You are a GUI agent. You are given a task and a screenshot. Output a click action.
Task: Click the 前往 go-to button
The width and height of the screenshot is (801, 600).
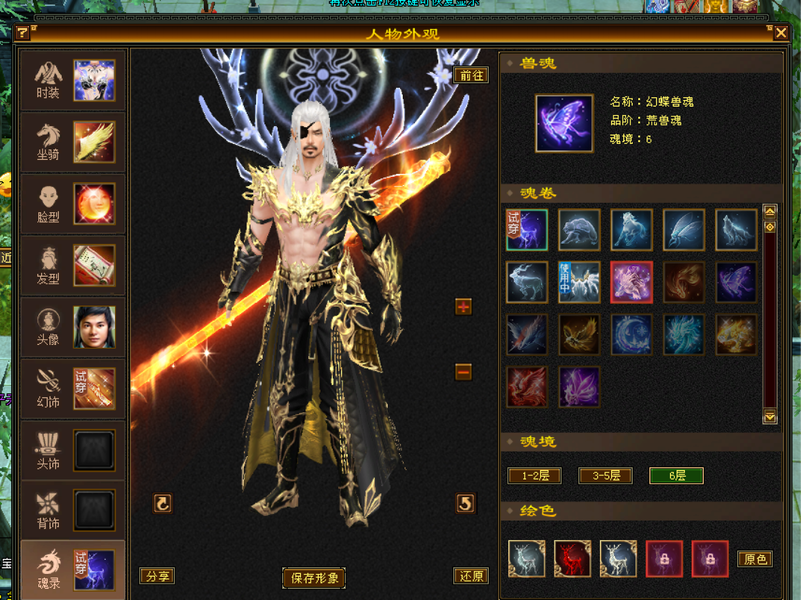[x=471, y=75]
